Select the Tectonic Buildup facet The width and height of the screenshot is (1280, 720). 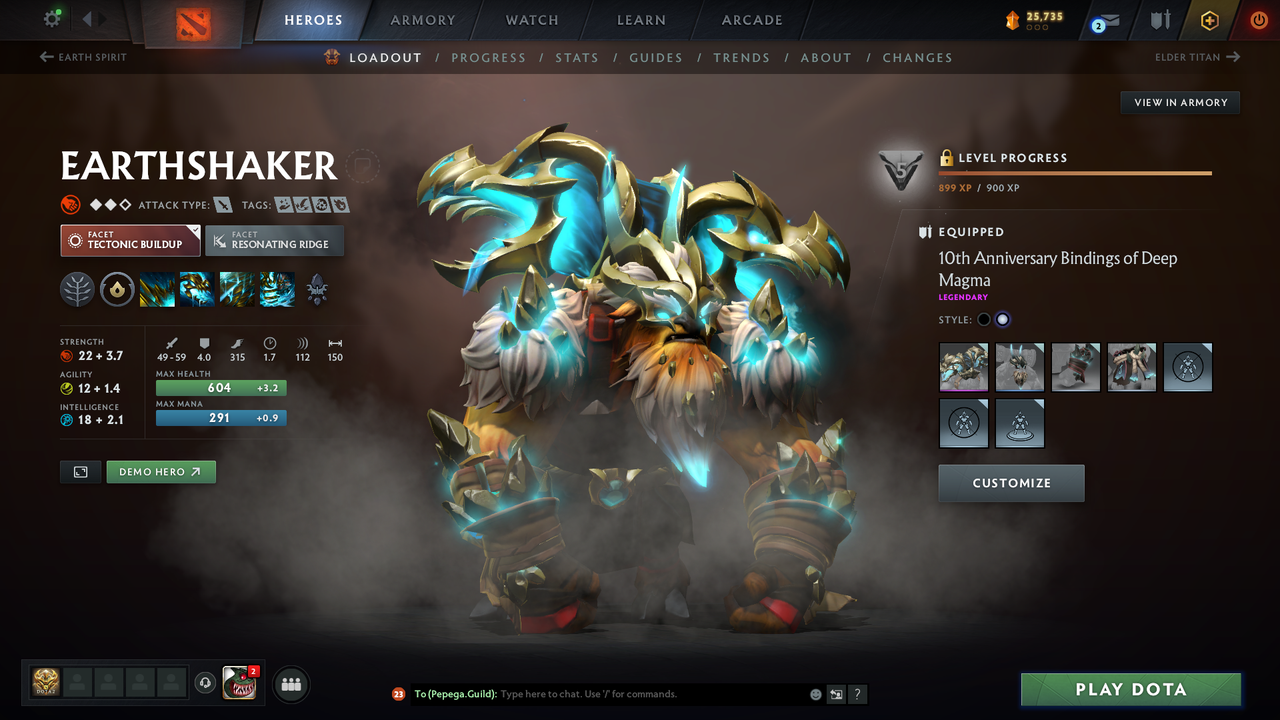pos(130,240)
